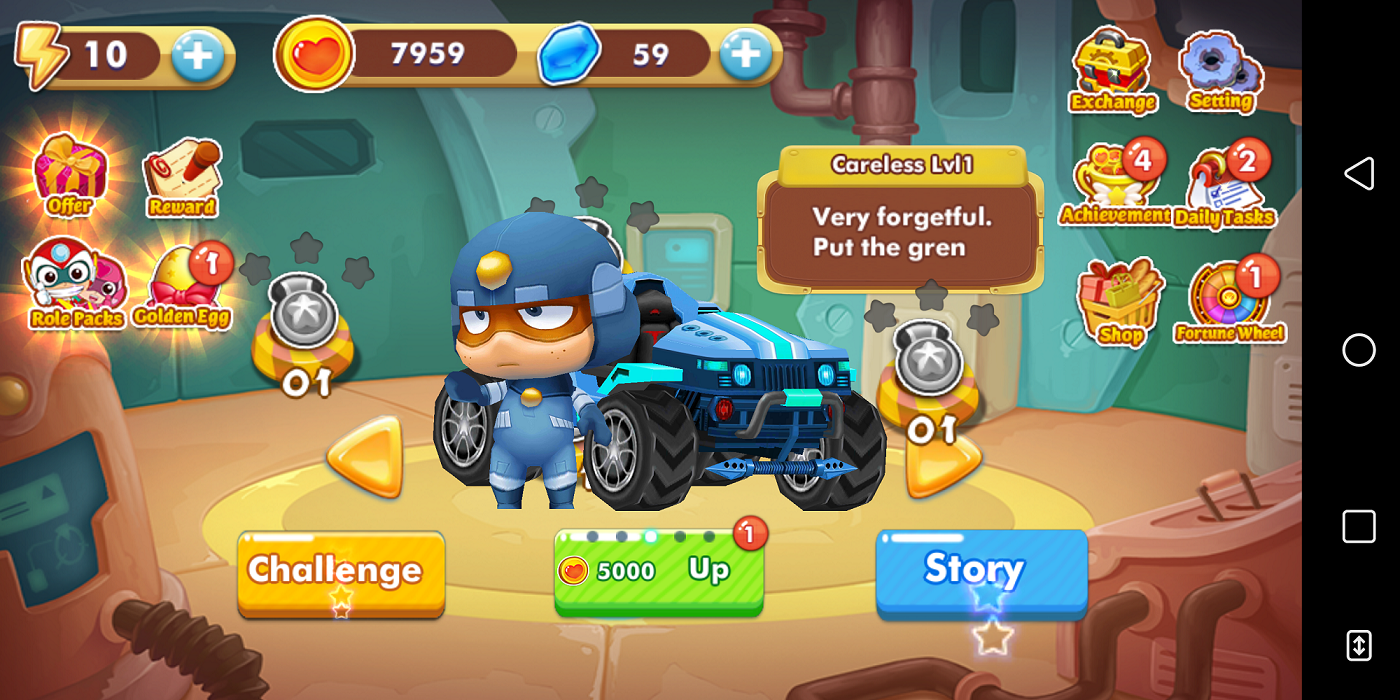Start the Challenge mode

tap(341, 572)
